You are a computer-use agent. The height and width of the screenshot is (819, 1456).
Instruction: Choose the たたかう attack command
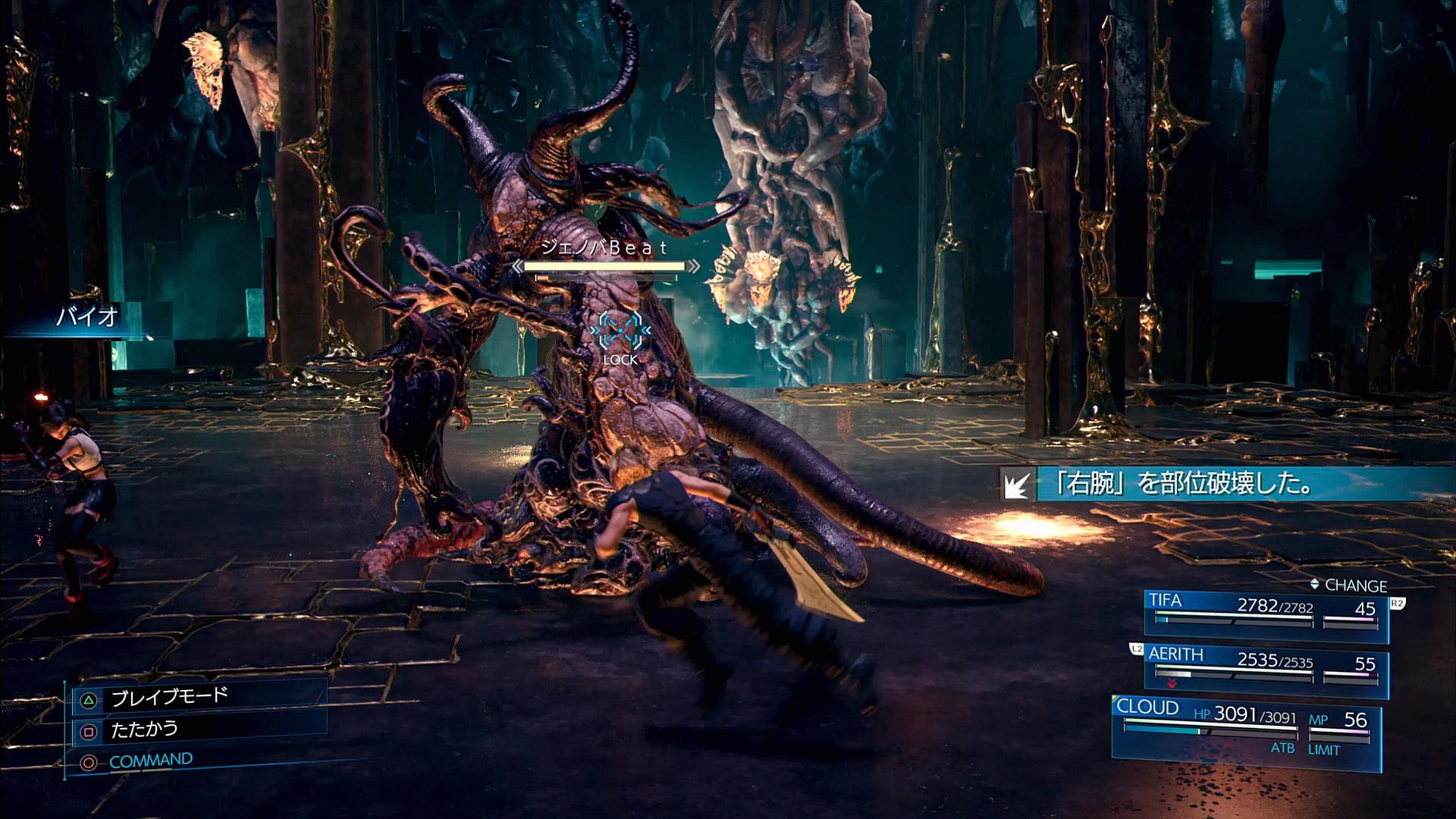144,730
